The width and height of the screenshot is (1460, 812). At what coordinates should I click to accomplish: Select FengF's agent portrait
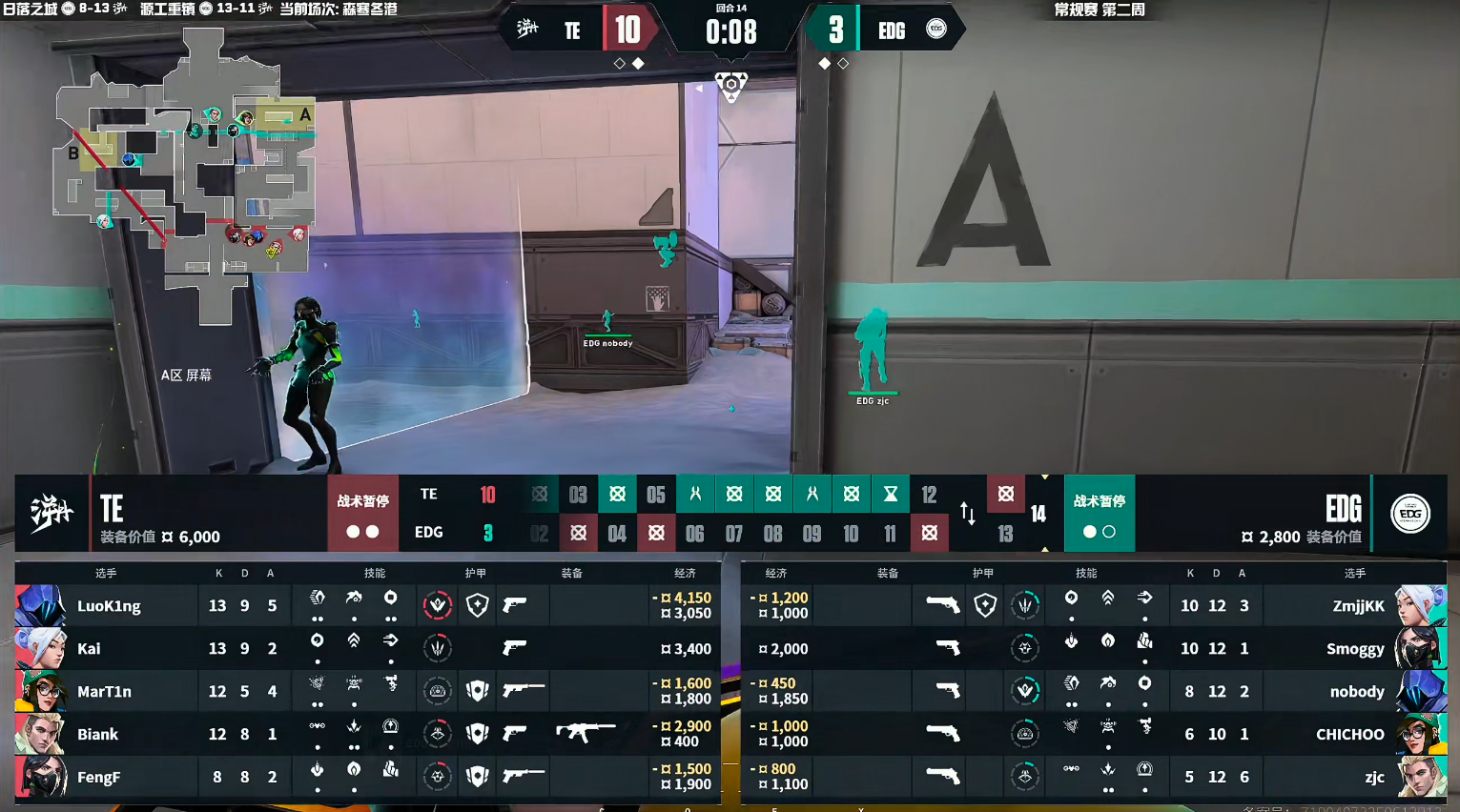40,777
